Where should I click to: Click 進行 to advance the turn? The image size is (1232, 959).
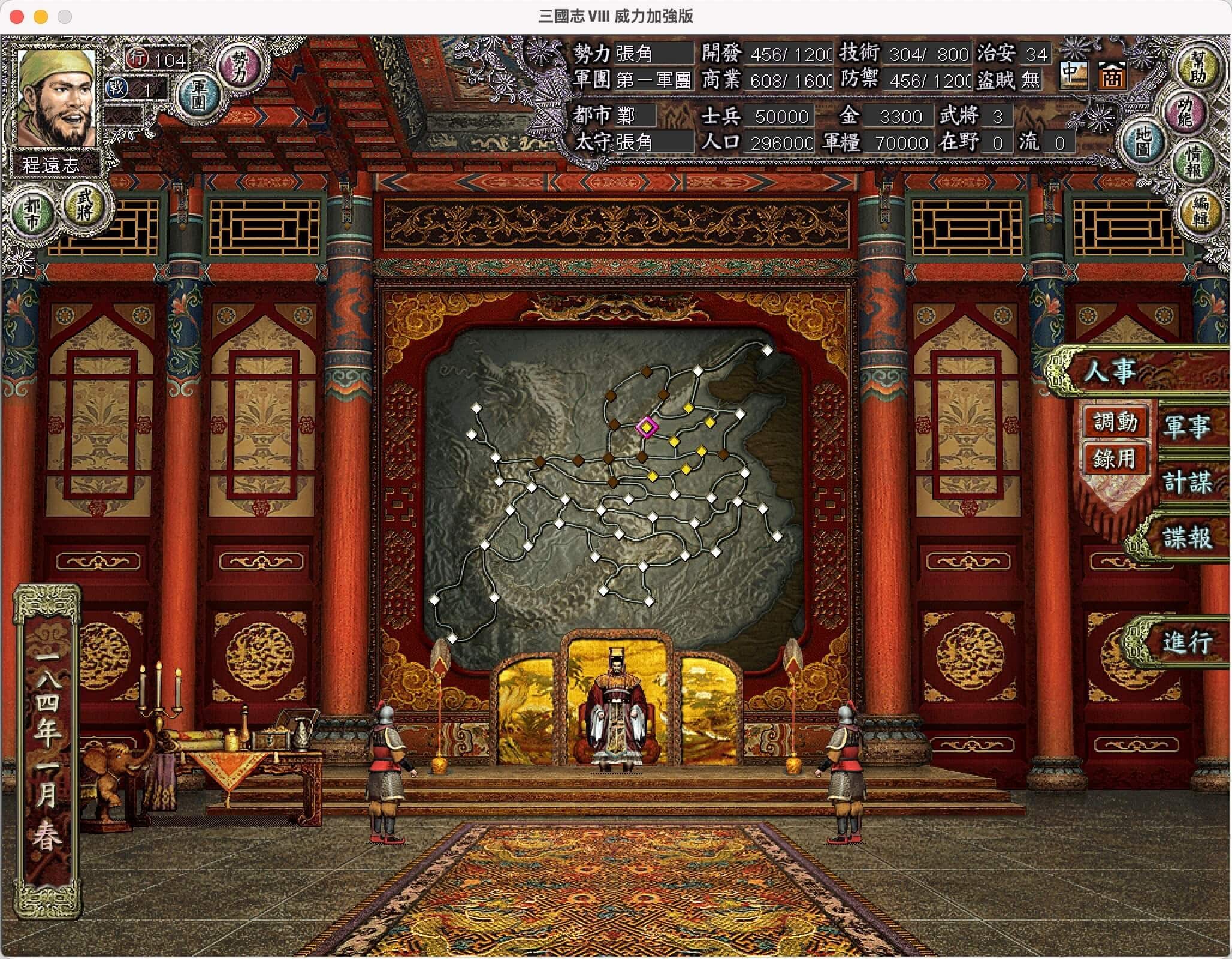pyautogui.click(x=1186, y=643)
